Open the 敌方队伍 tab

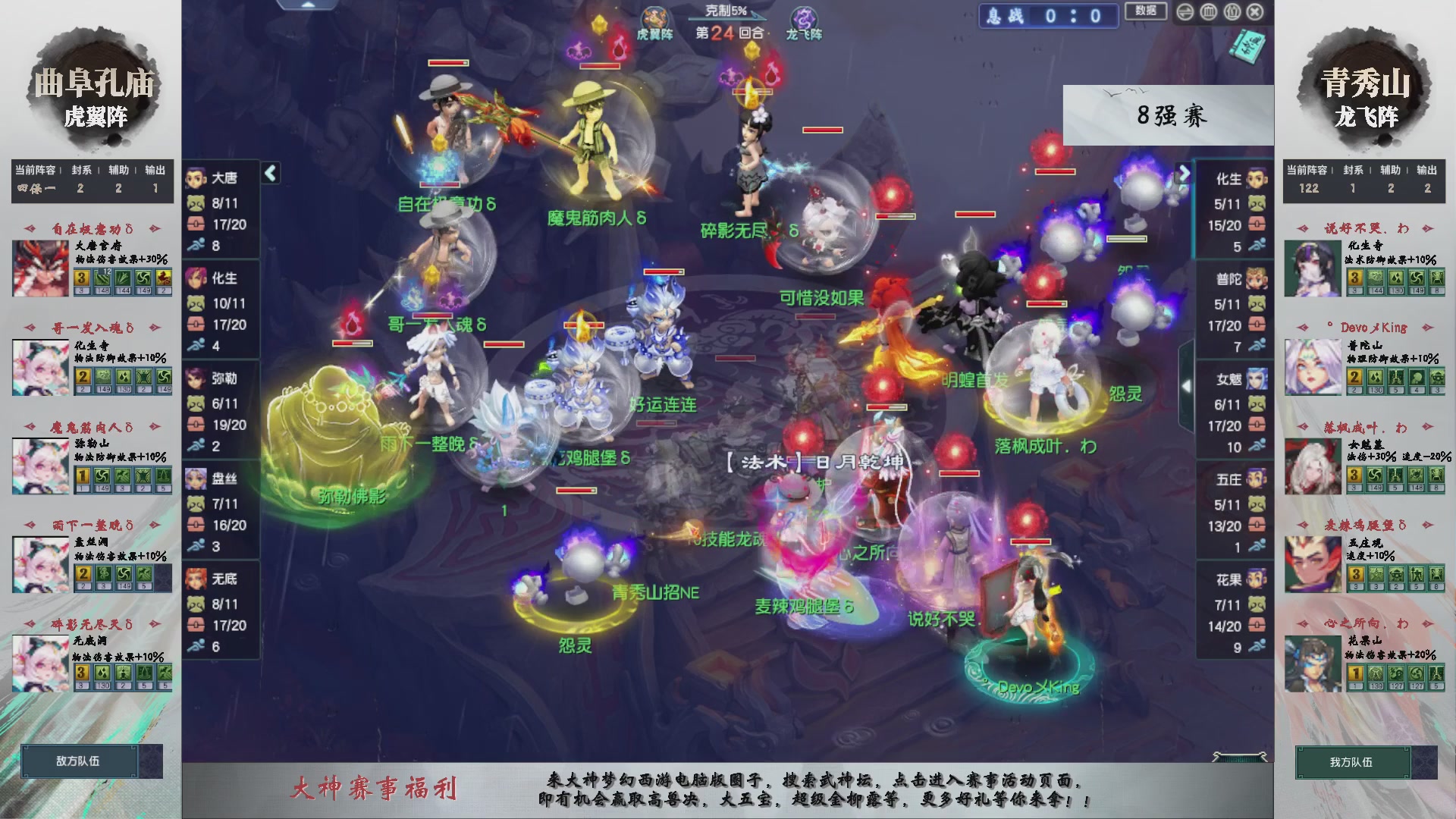[78, 761]
